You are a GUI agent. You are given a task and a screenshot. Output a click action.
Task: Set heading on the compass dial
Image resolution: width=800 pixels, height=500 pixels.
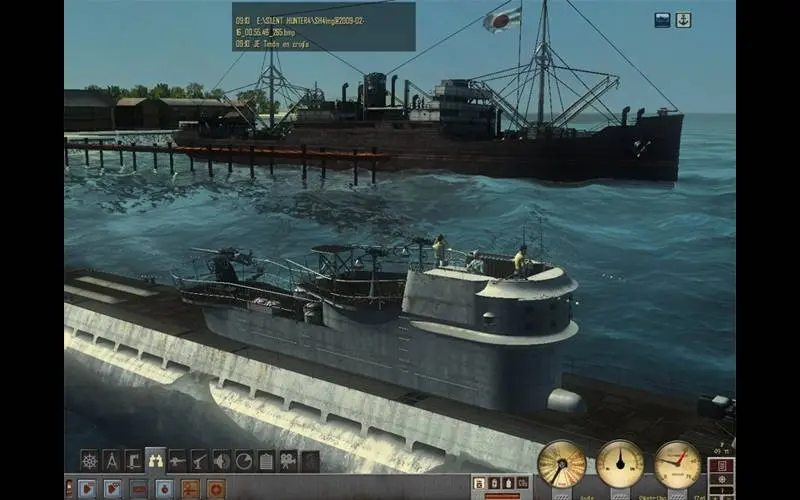620,463
